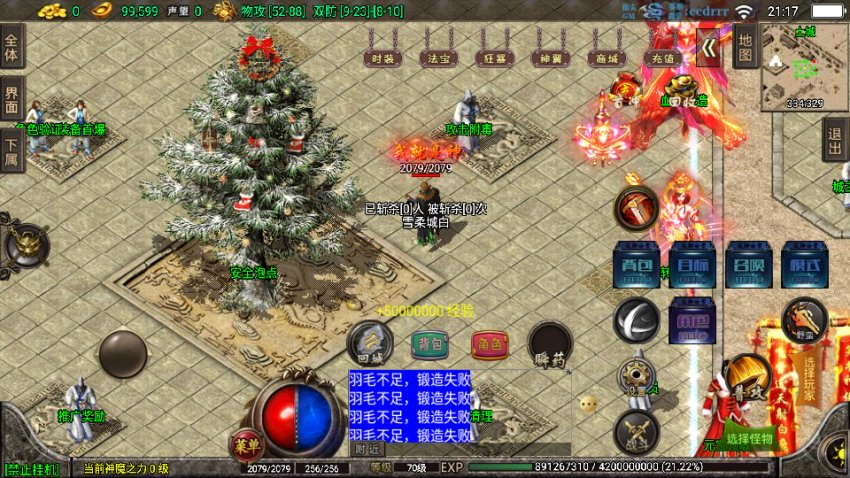Switch to the 全体 chat tab
Image resolution: width=850 pixels, height=478 pixels.
(12, 48)
